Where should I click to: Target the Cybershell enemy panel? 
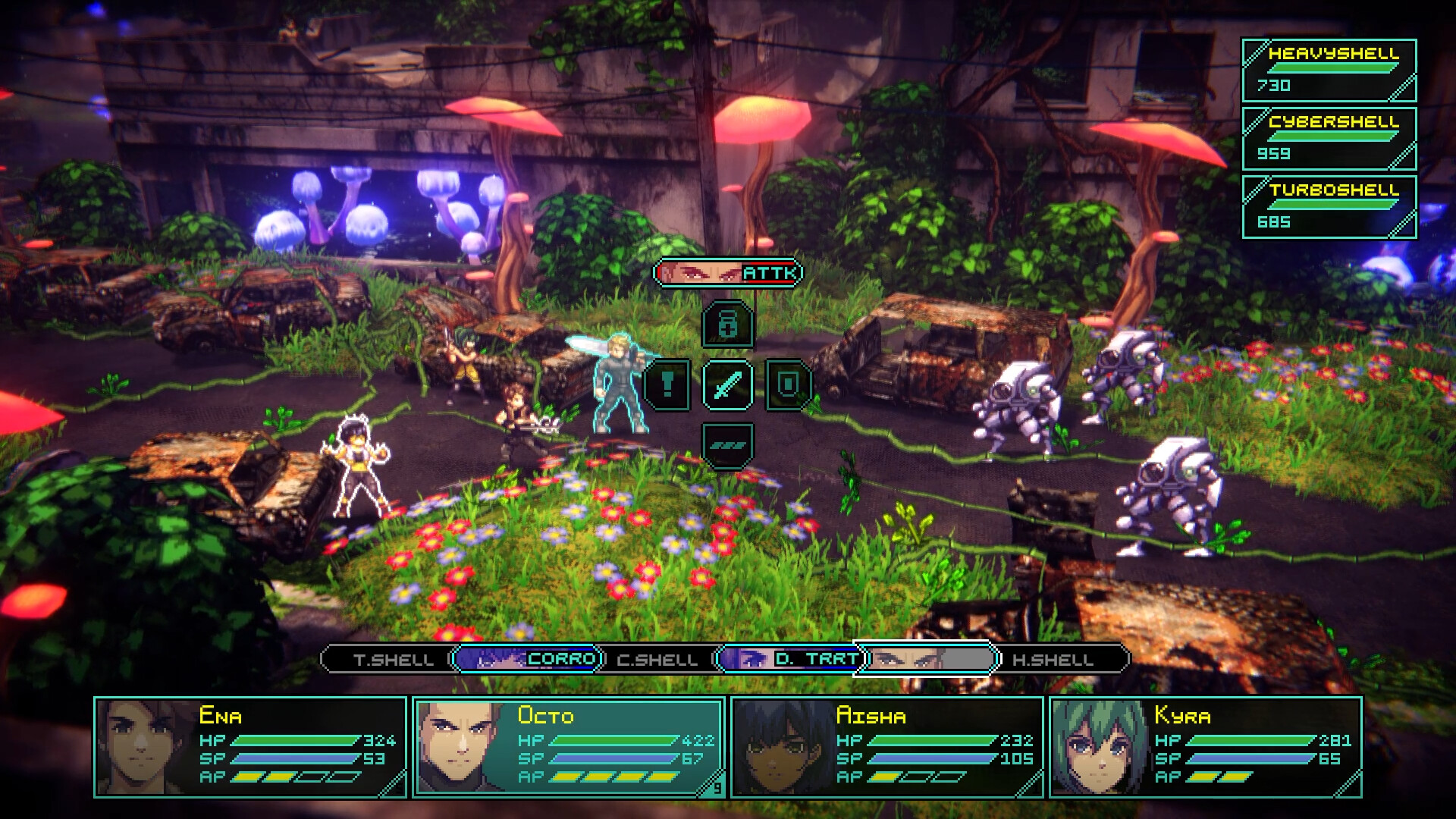1329,139
